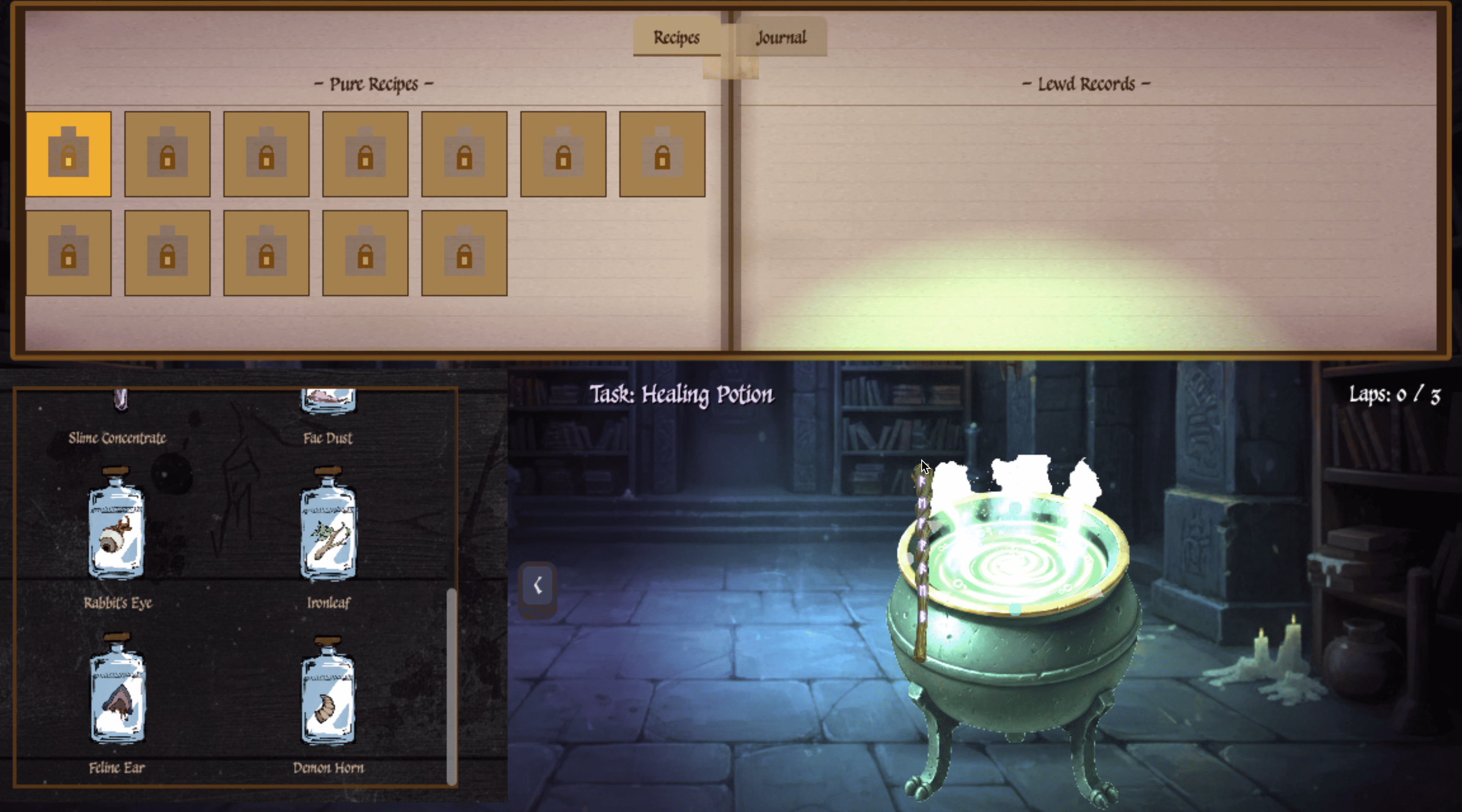
Task: Select the highlighted locked recipe slot
Action: coord(69,154)
